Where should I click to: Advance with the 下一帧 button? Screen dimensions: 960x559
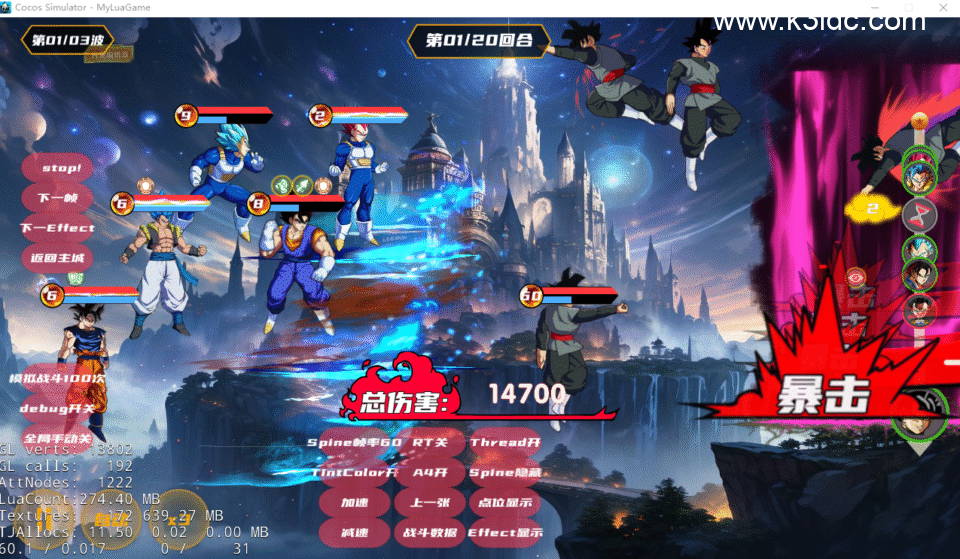tap(58, 197)
